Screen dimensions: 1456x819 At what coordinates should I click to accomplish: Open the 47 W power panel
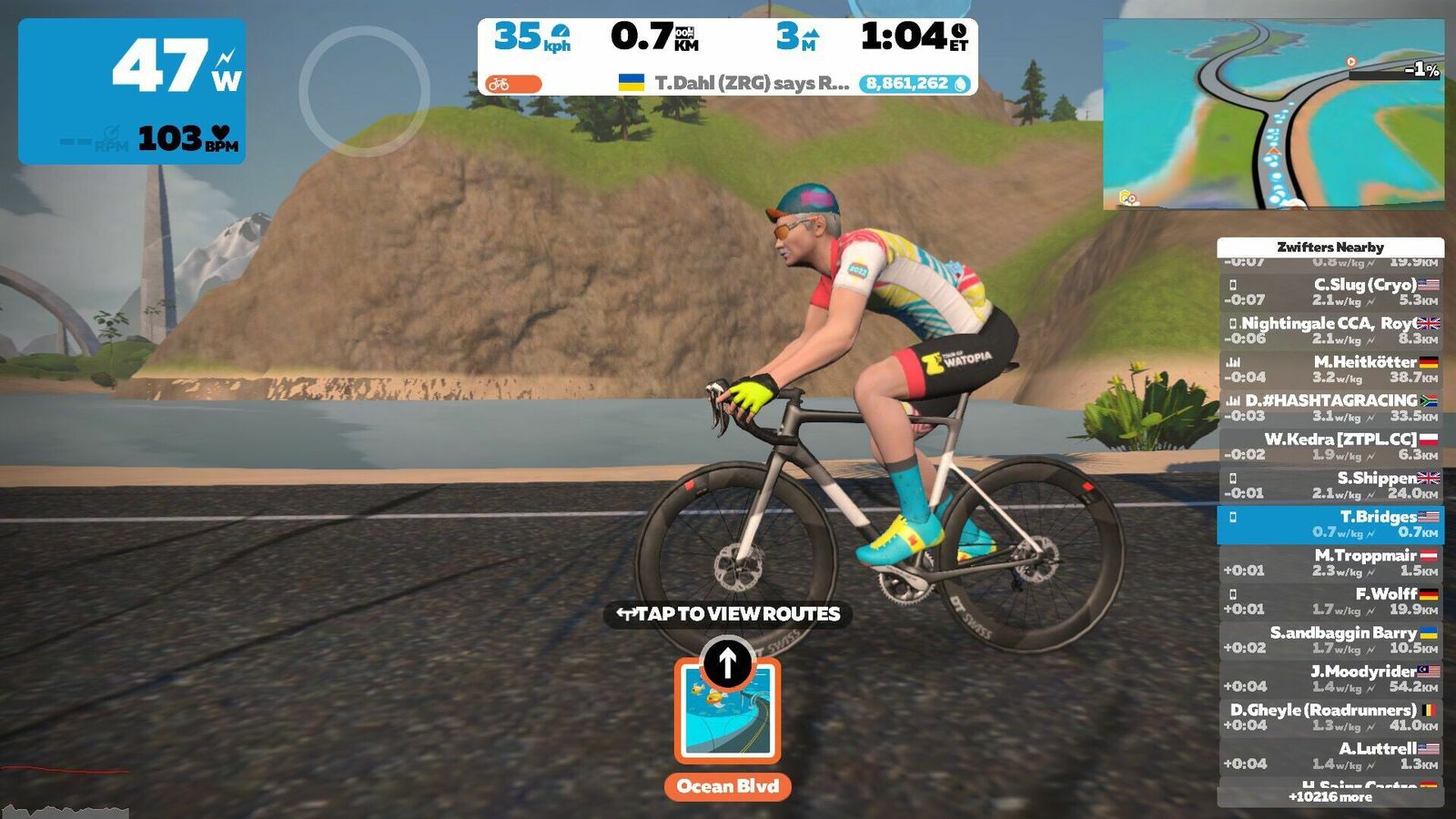point(132,91)
